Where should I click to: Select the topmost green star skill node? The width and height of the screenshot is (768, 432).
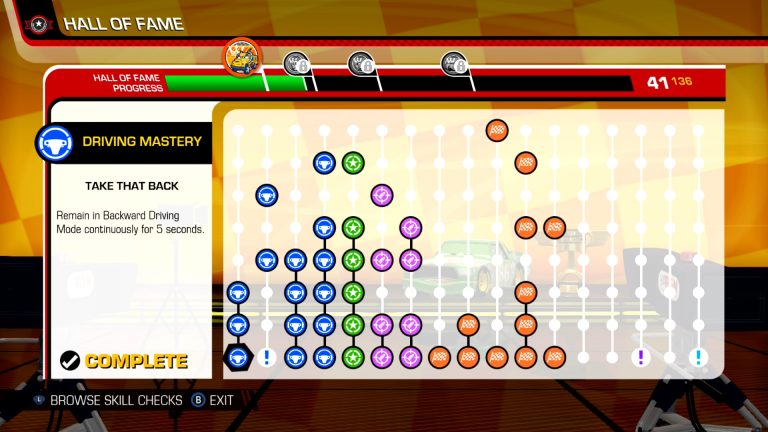click(352, 162)
